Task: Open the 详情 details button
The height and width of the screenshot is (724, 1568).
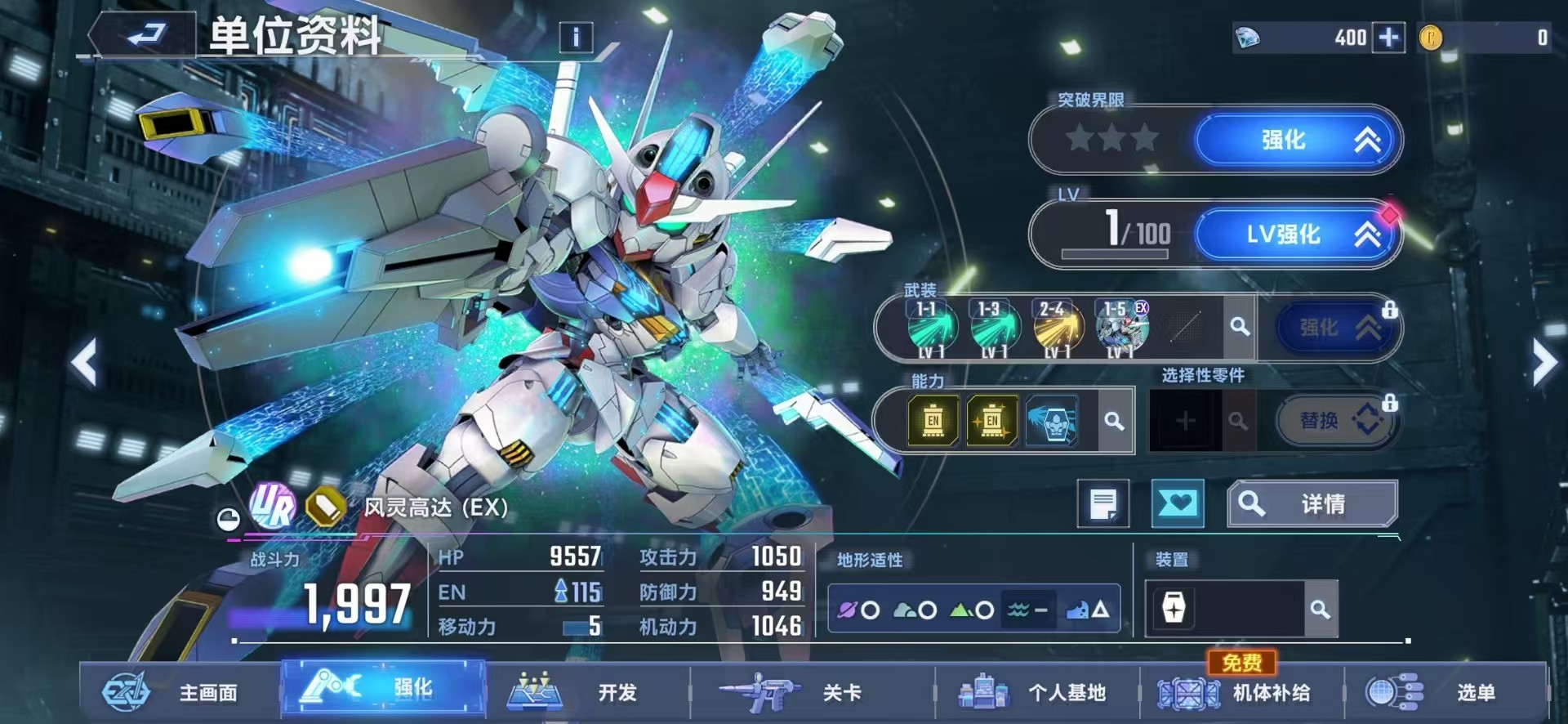Action: point(1312,503)
